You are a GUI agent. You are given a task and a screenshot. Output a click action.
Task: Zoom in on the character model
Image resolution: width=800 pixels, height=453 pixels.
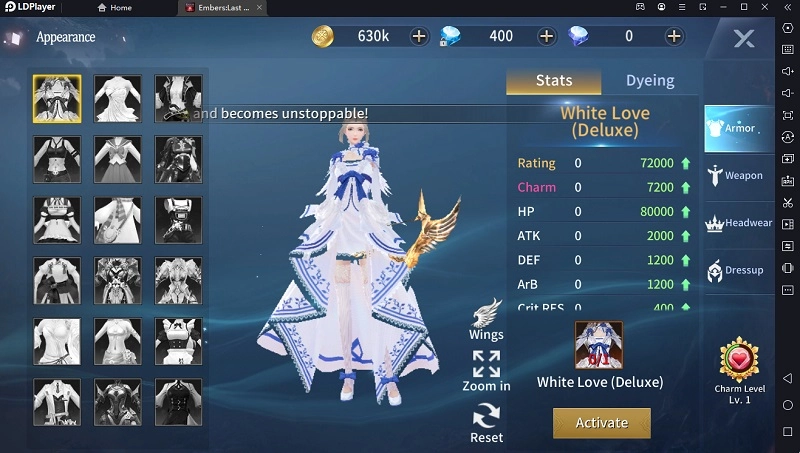click(486, 370)
